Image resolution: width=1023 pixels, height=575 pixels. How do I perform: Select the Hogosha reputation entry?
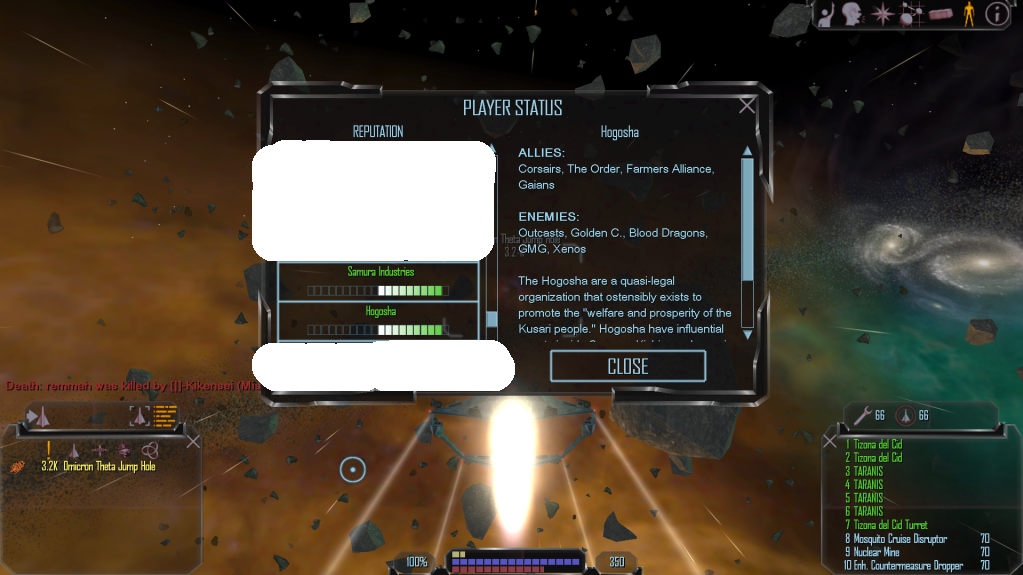(380, 320)
